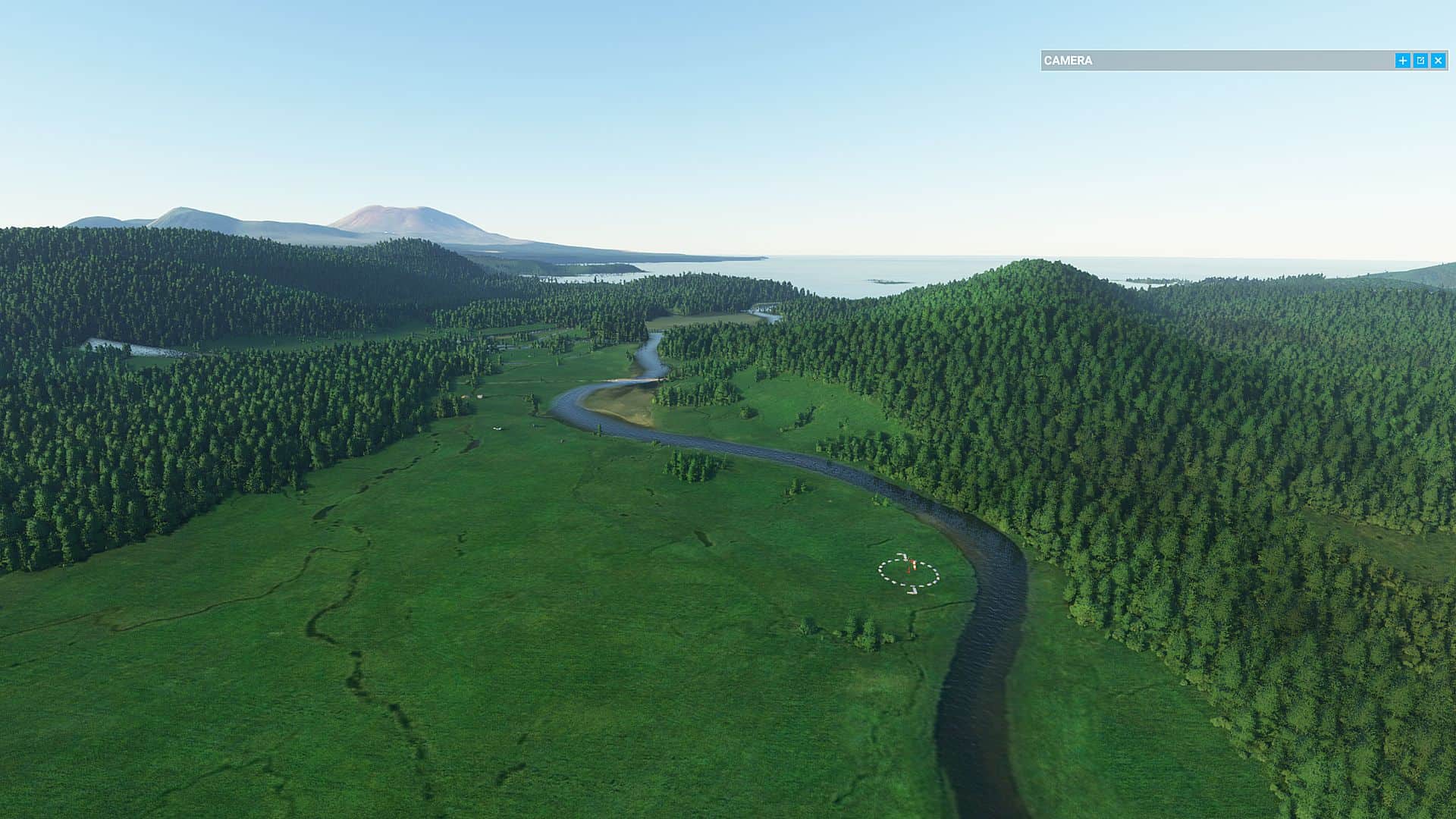This screenshot has width=1456, height=819.
Task: Close the Camera panel
Action: pos(1438,61)
